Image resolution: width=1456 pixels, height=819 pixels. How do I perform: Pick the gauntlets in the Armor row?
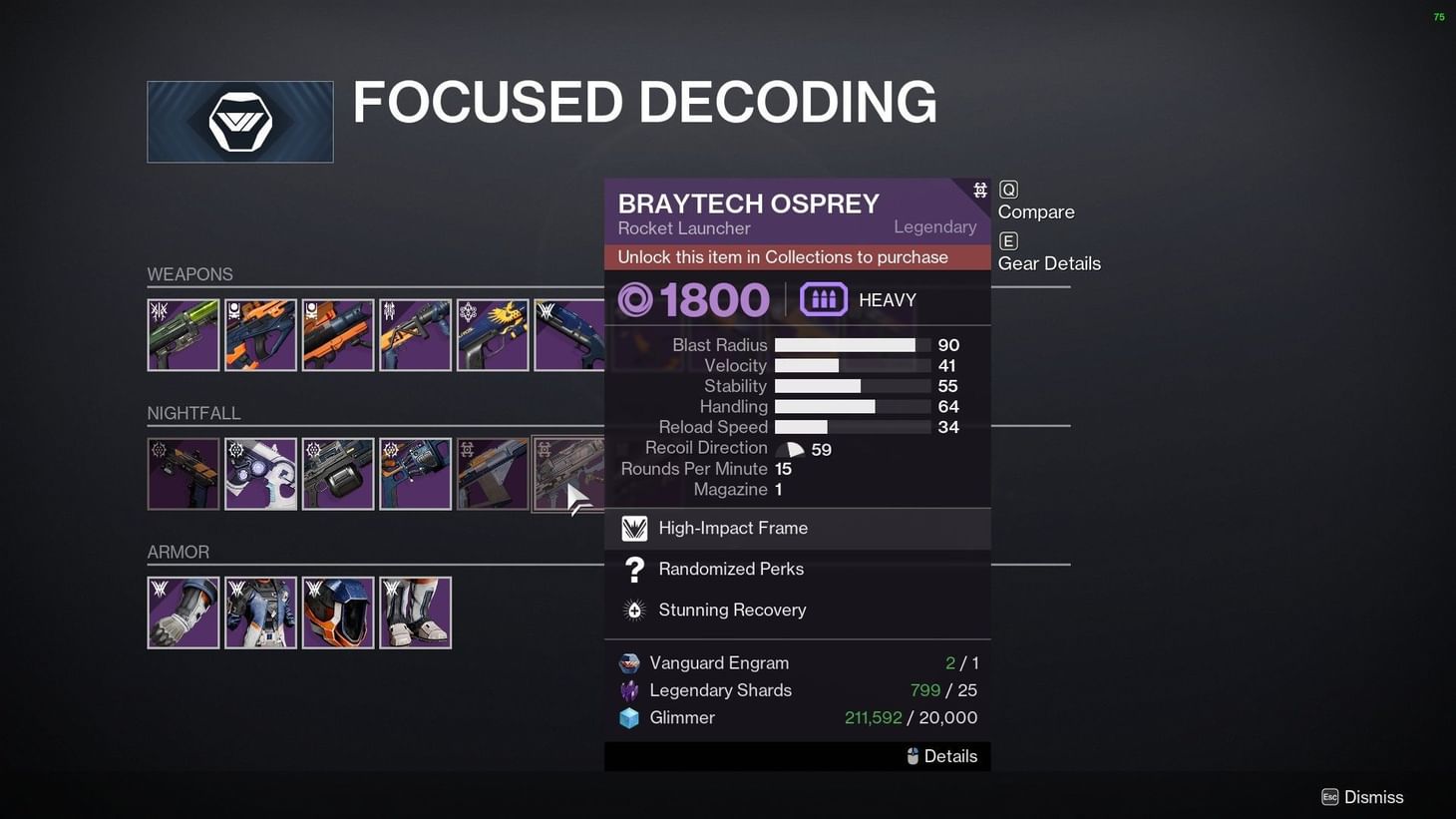(183, 612)
